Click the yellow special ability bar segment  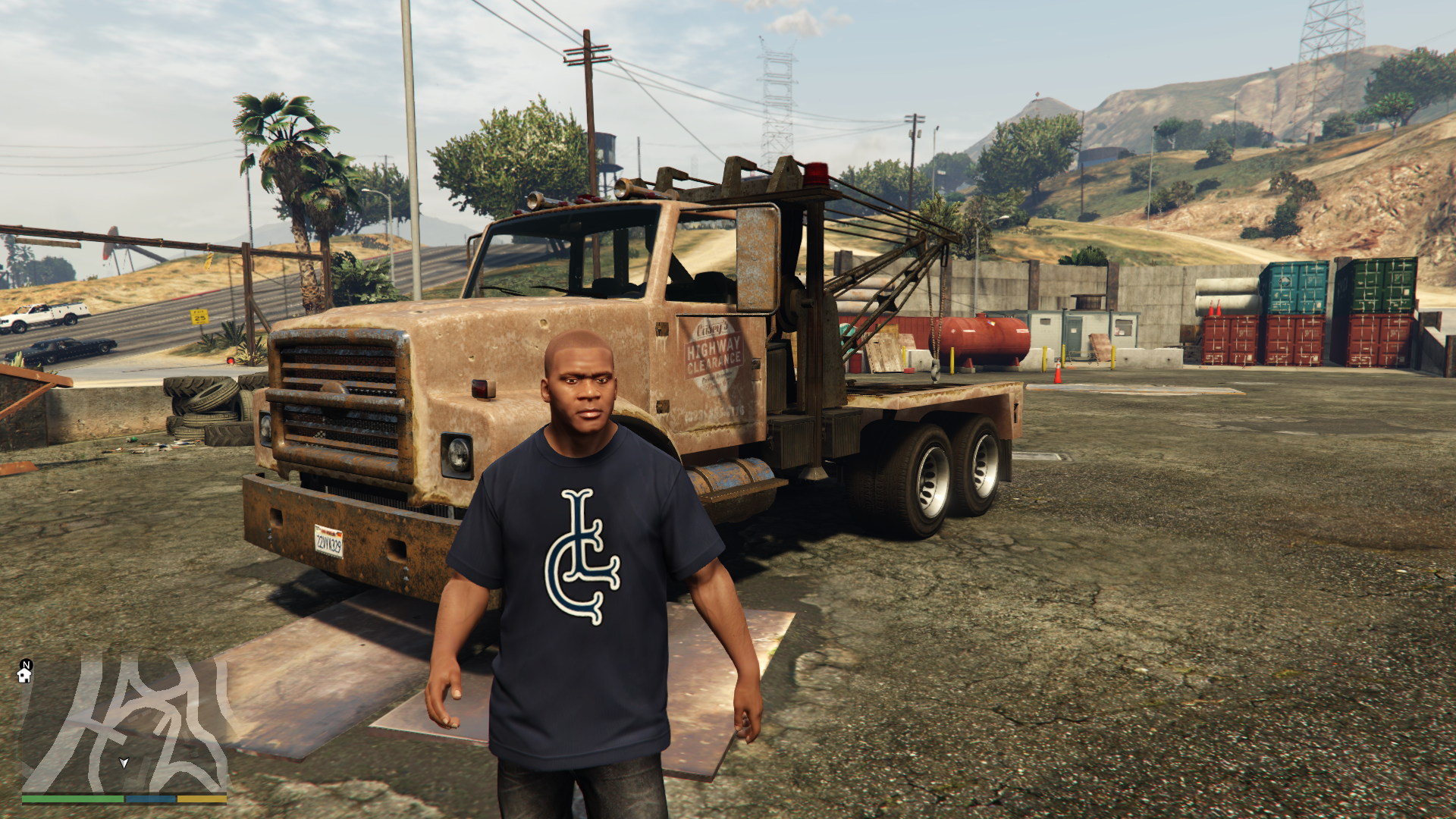tap(201, 799)
